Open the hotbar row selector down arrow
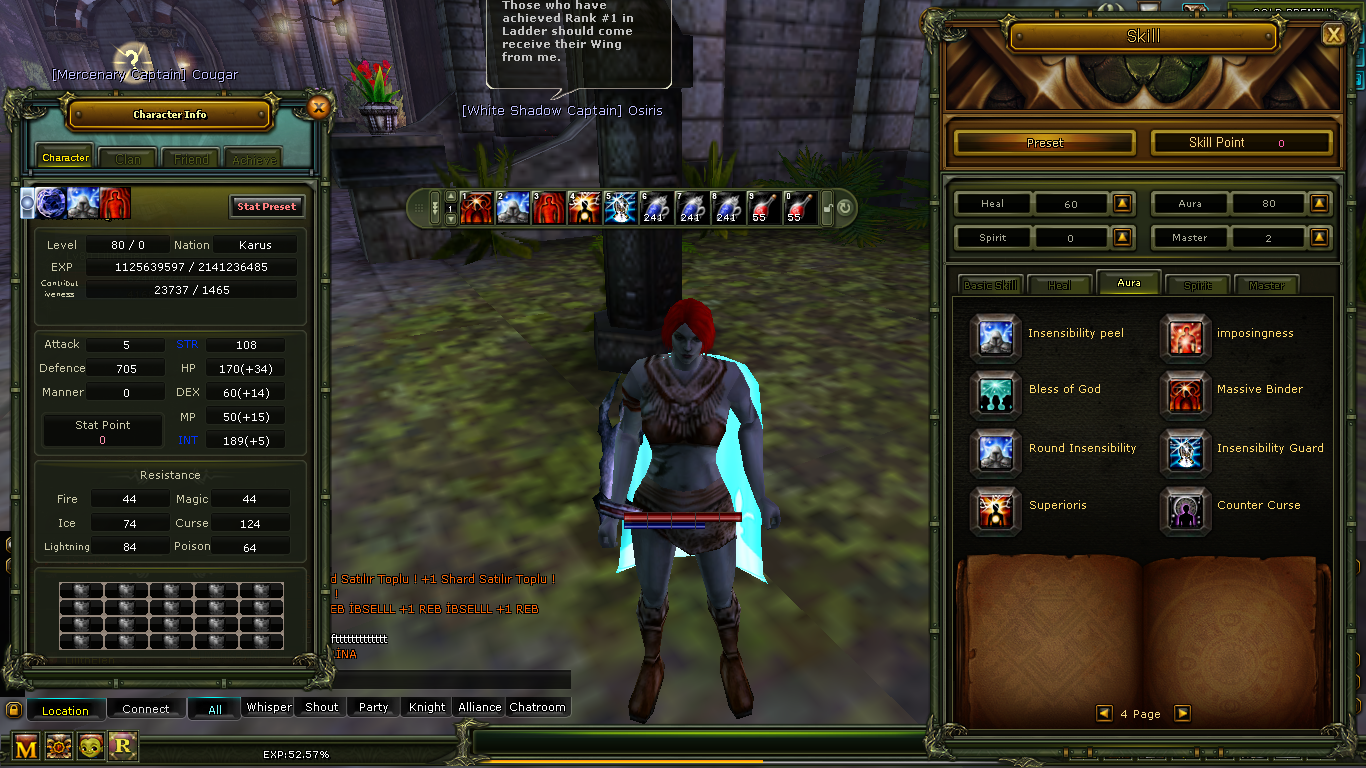Screen dimensions: 1366x768 pos(451,218)
